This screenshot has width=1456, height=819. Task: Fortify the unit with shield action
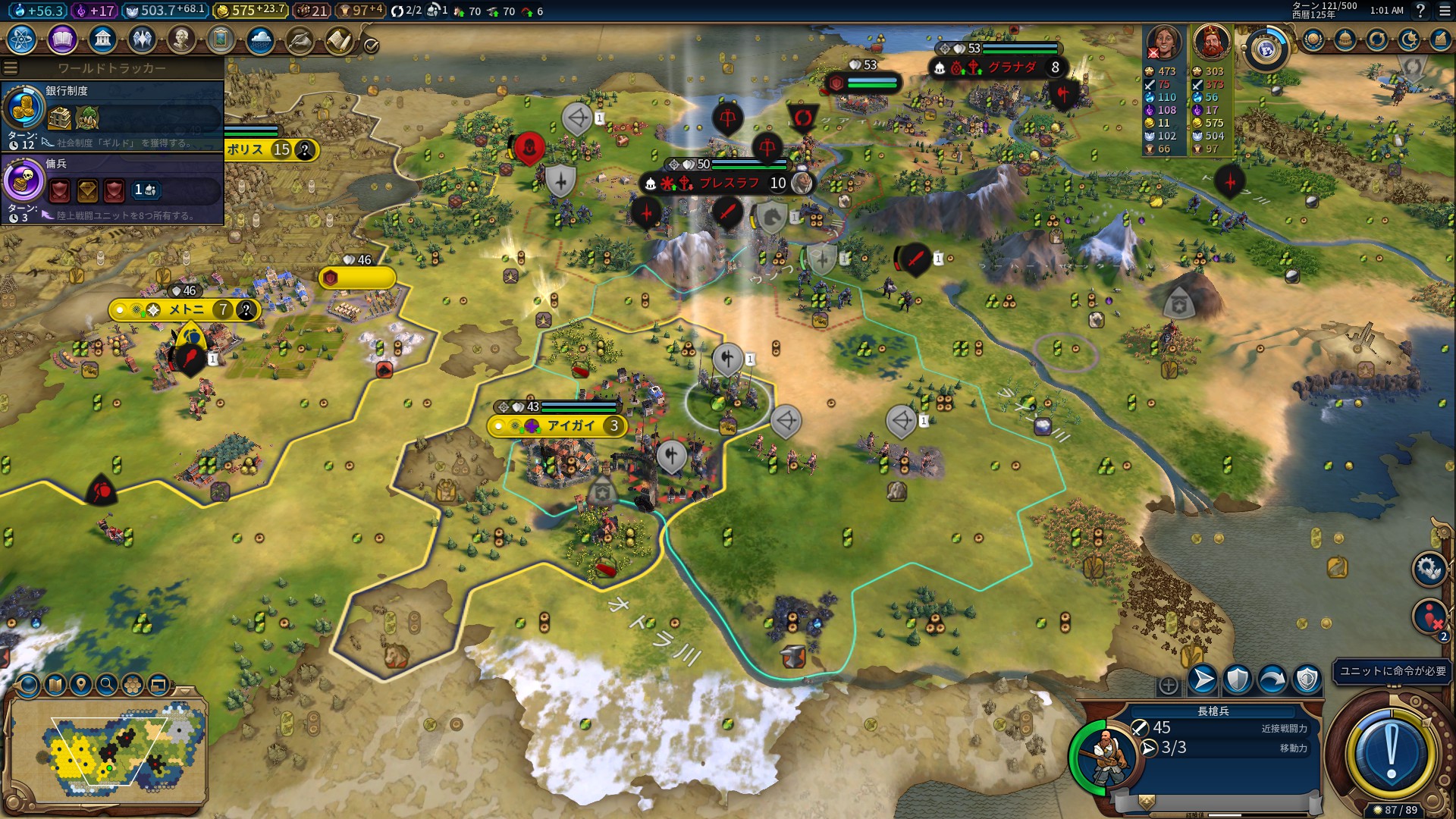click(x=1238, y=679)
